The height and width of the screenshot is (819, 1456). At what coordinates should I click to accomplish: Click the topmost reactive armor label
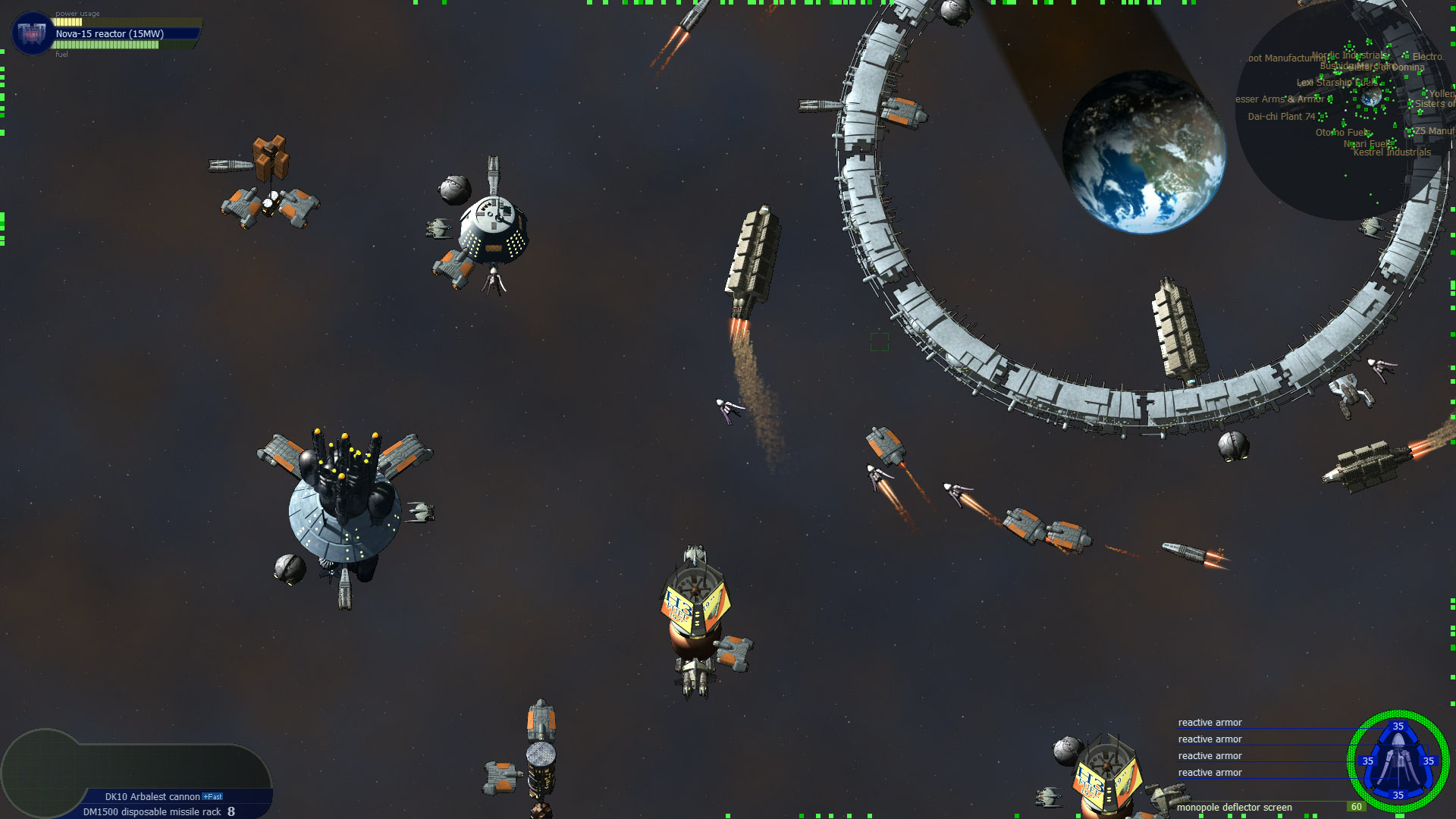(1210, 723)
